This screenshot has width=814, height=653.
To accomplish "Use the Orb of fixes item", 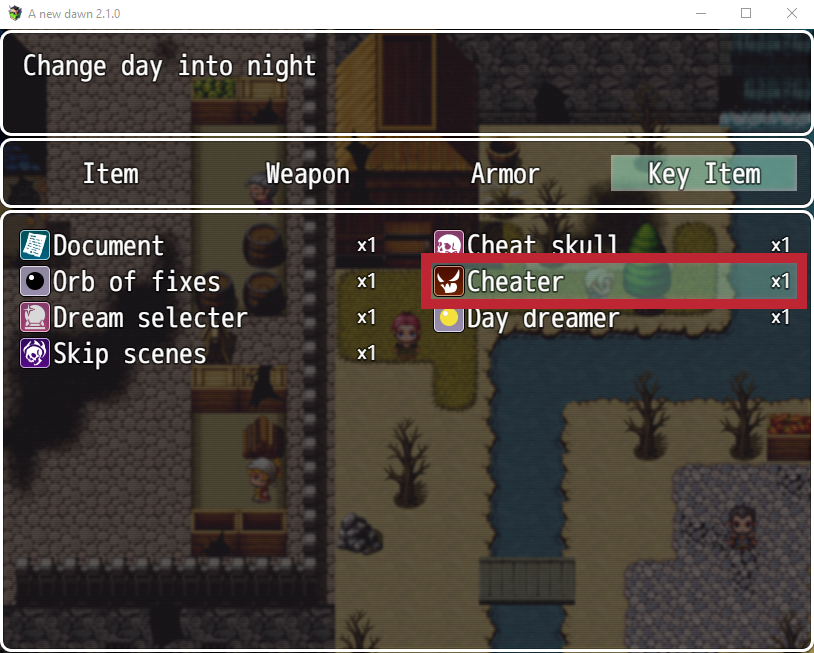I will [x=136, y=282].
